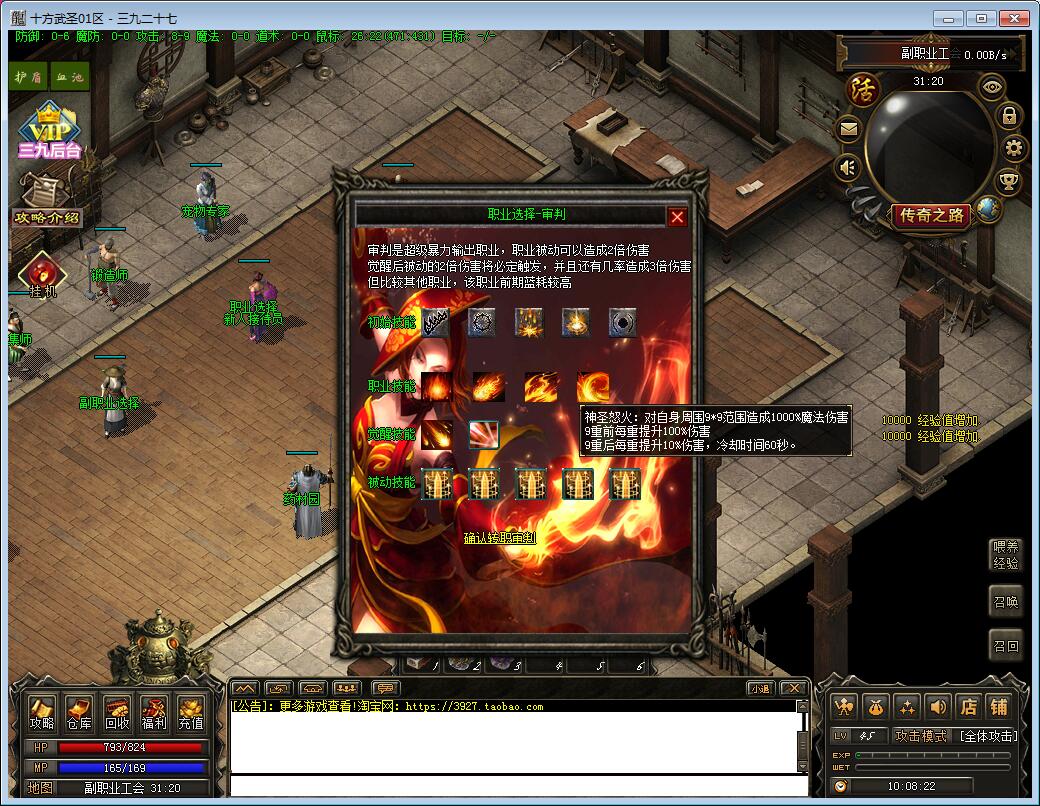Select the dark vortex initial skill icon
Screen dimensions: 1040x806
coord(625,322)
